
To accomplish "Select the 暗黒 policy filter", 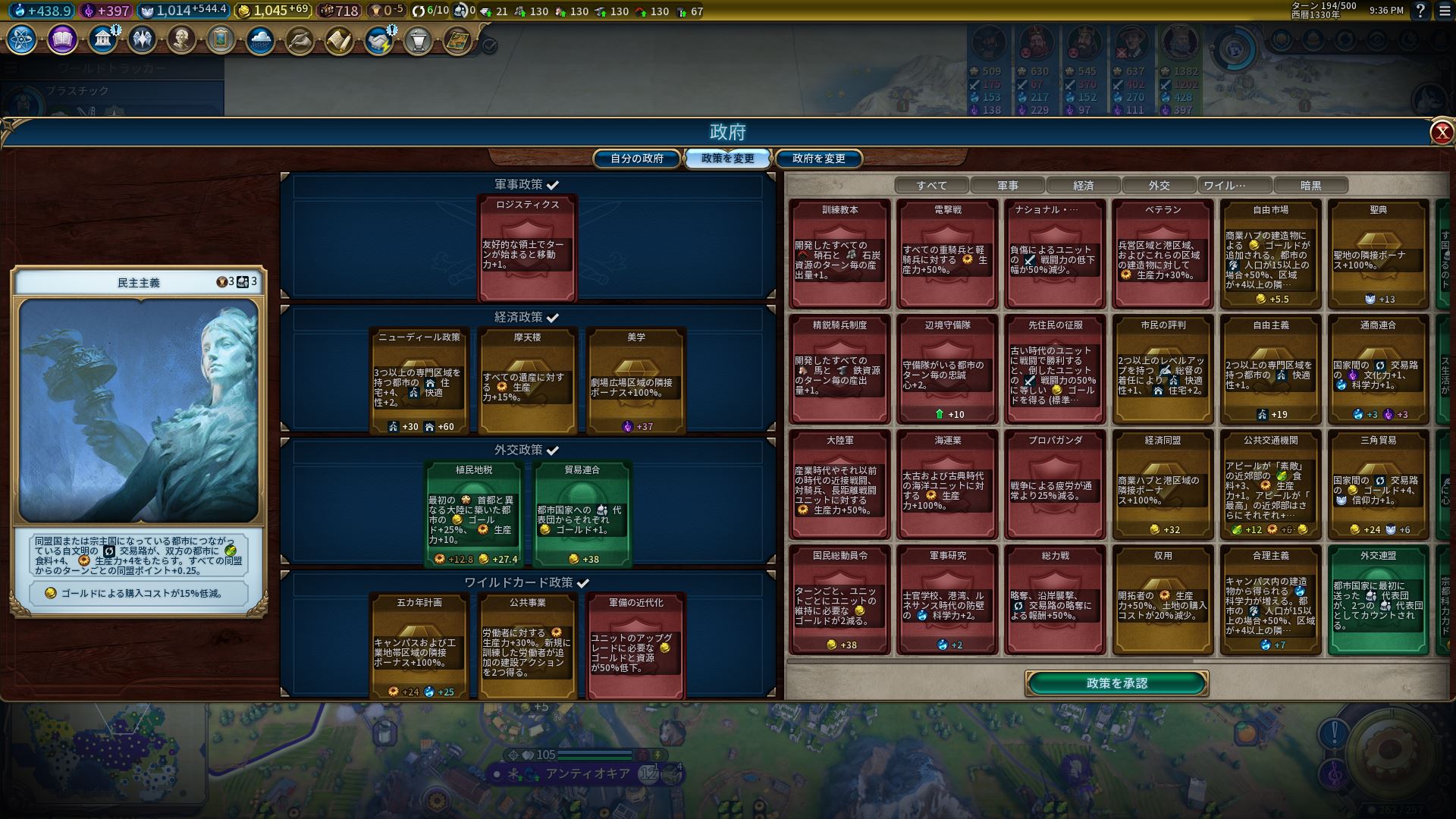I will [1310, 185].
